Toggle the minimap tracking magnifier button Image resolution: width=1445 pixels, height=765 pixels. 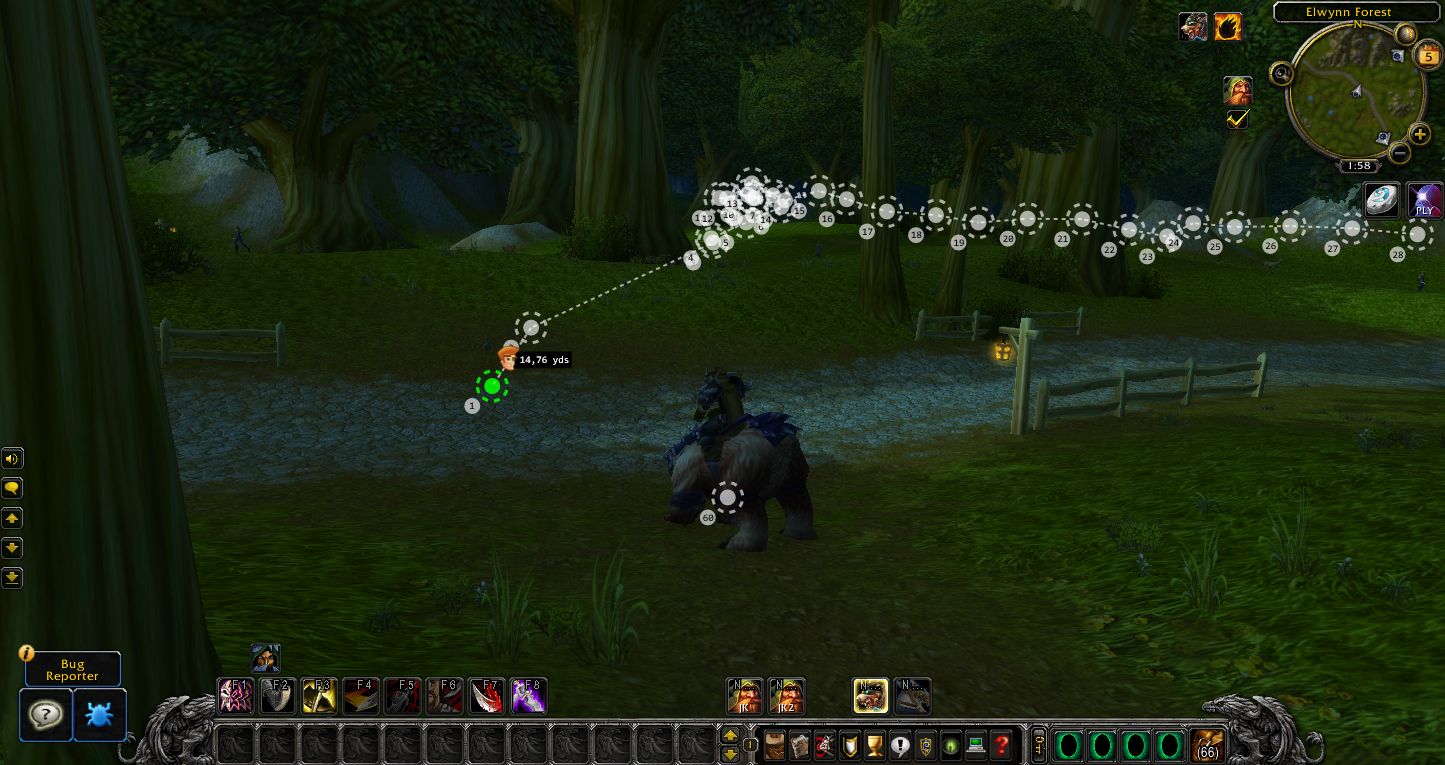(x=1281, y=74)
